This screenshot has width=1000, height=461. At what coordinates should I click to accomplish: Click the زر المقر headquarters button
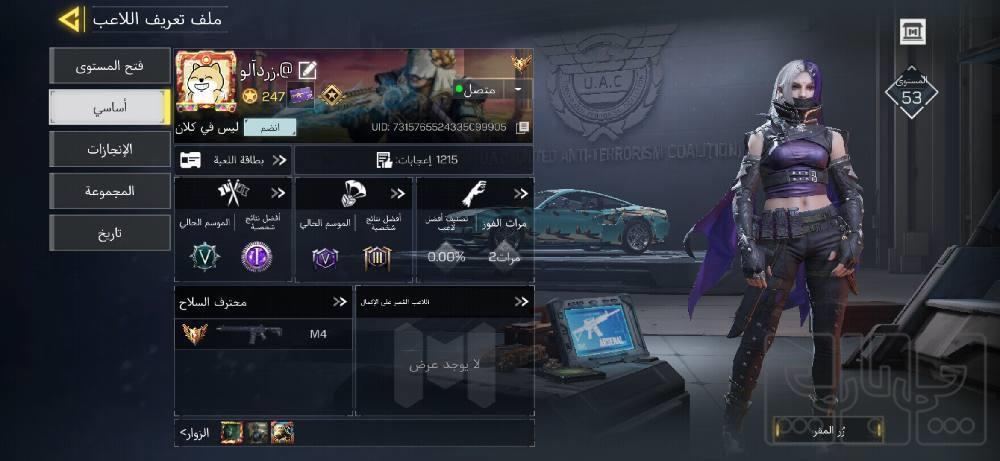pos(828,430)
